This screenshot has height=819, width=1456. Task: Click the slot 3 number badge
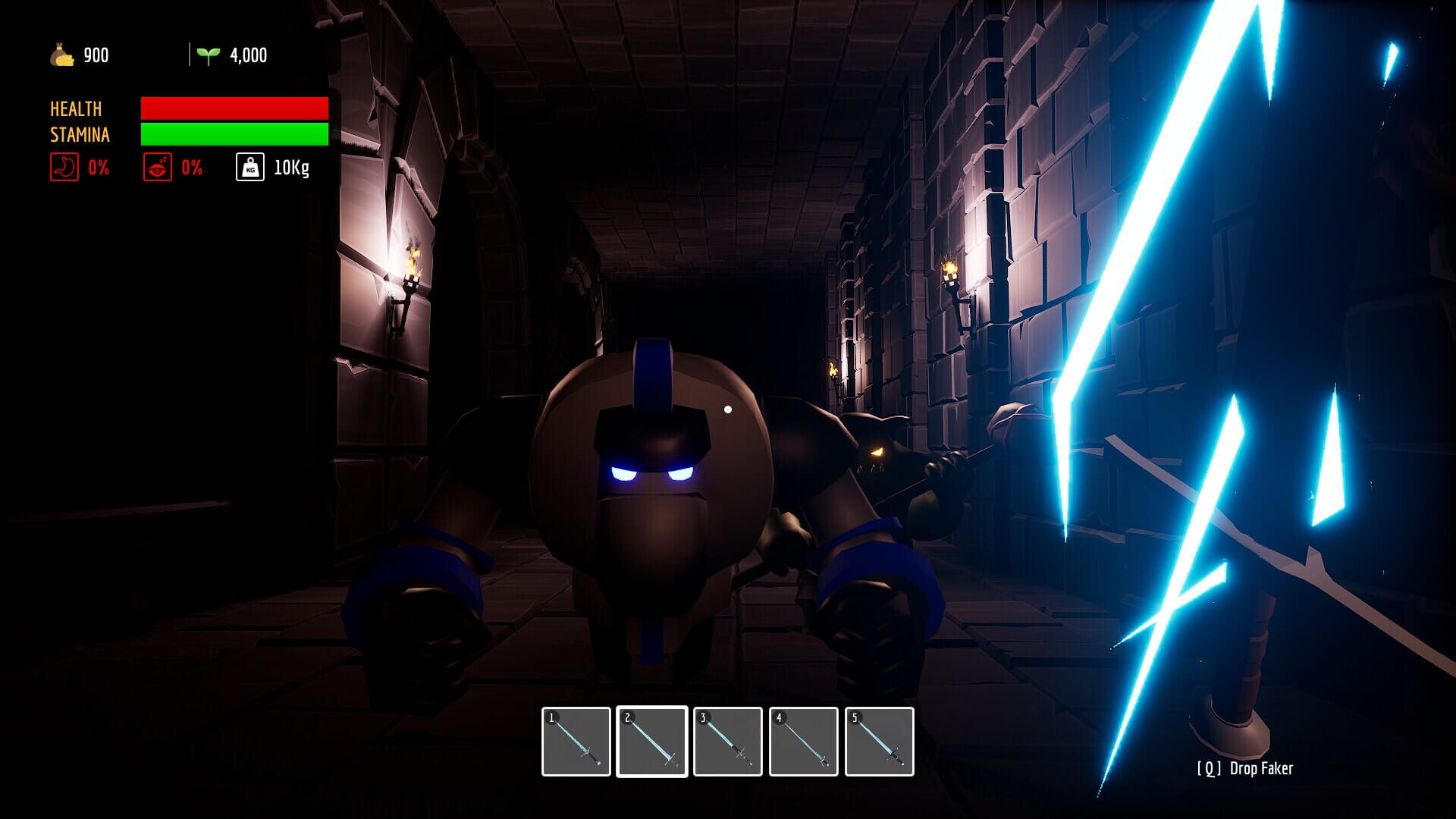coord(703,717)
